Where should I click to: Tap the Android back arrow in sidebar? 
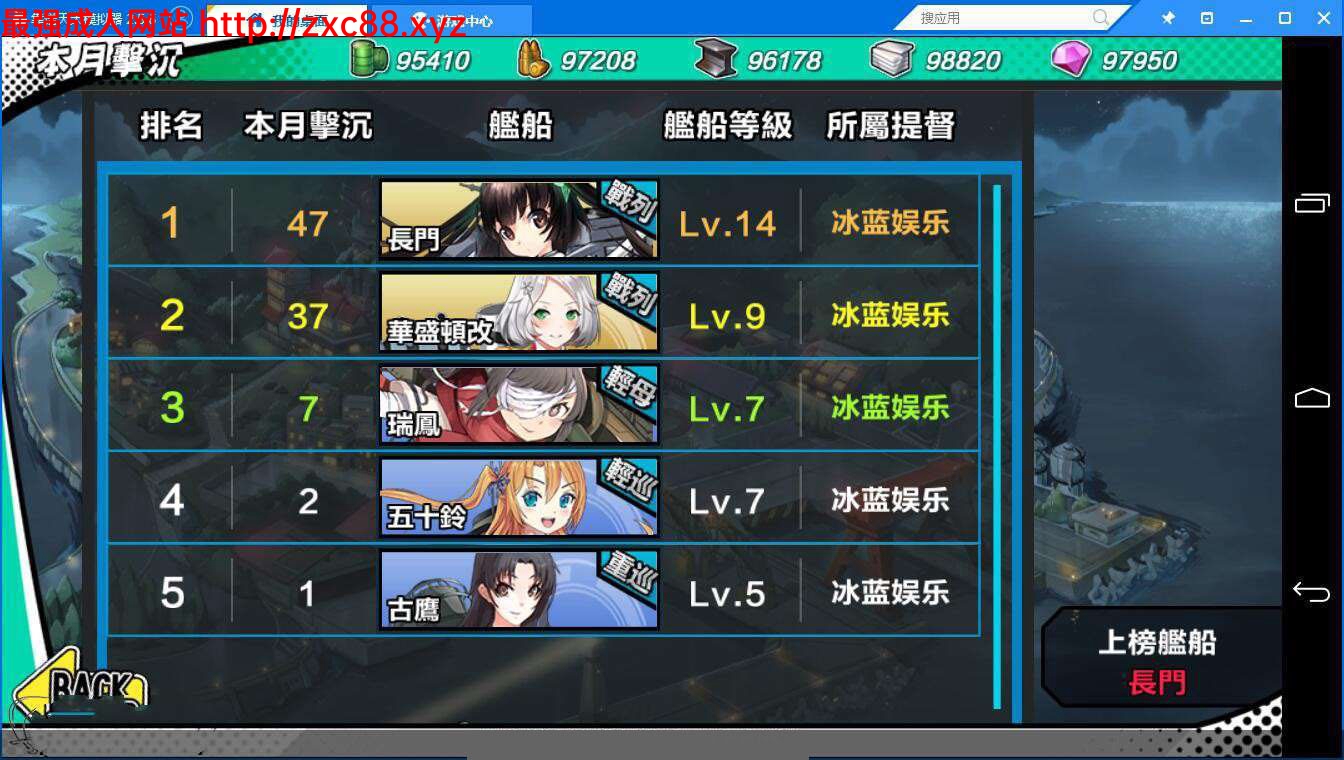[1313, 592]
